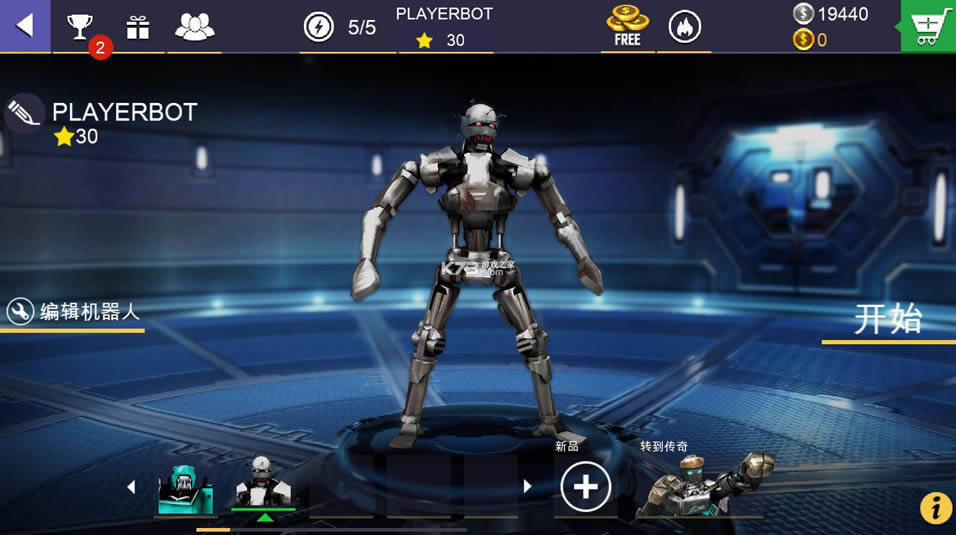This screenshot has width=956, height=535.
Task: Open the yellow info button
Action: tap(936, 508)
